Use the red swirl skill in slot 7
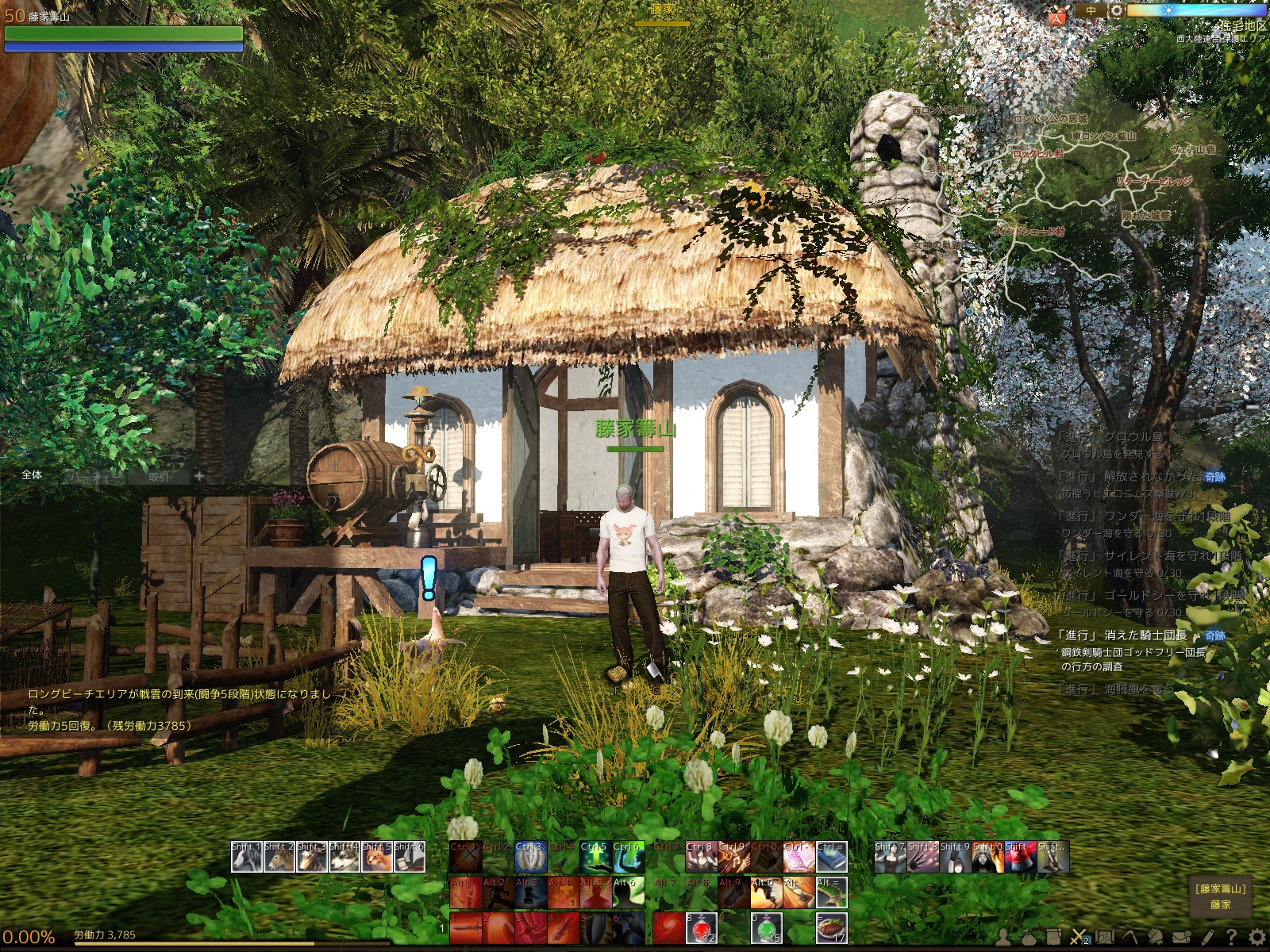Screen dimensions: 1270x952 tap(668, 928)
